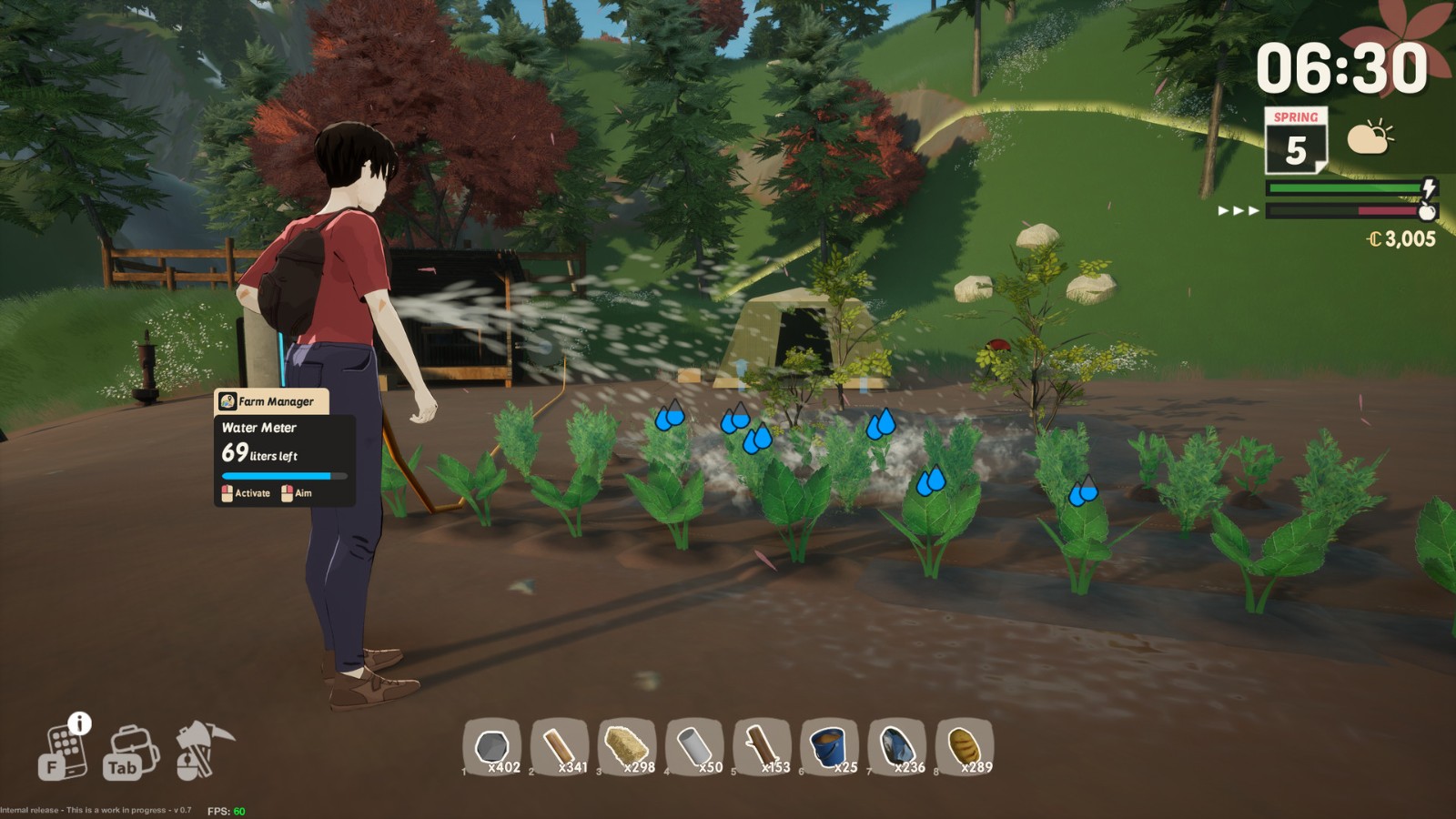
Task: Select the wood log hotbar slot
Action: coord(762,747)
